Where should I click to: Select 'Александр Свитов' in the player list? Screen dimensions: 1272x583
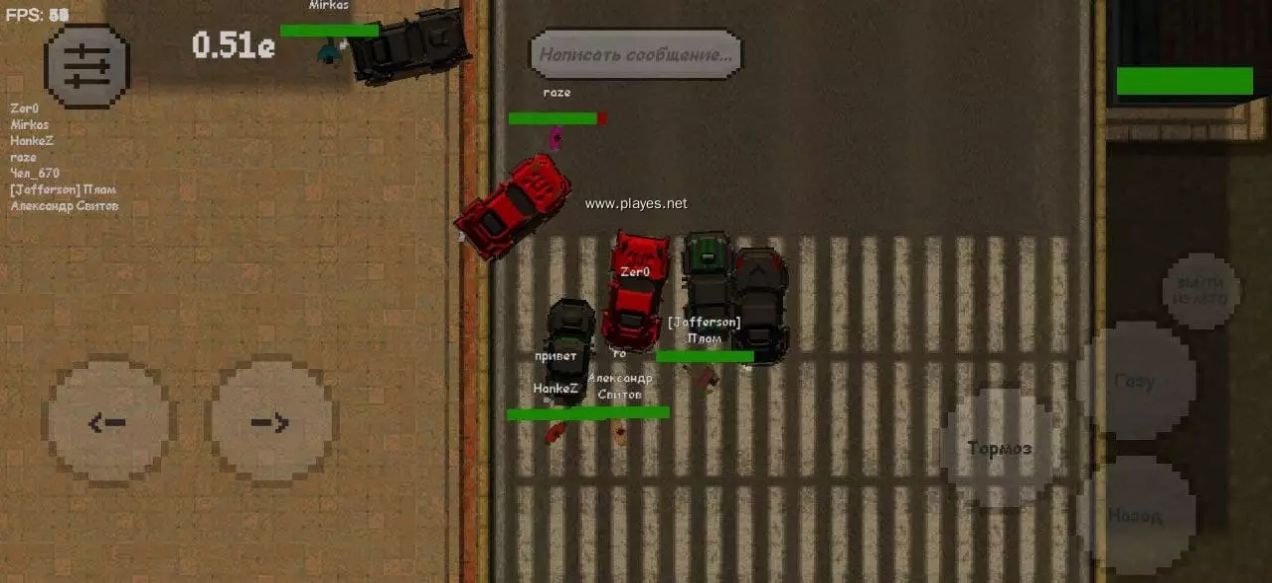[64, 206]
